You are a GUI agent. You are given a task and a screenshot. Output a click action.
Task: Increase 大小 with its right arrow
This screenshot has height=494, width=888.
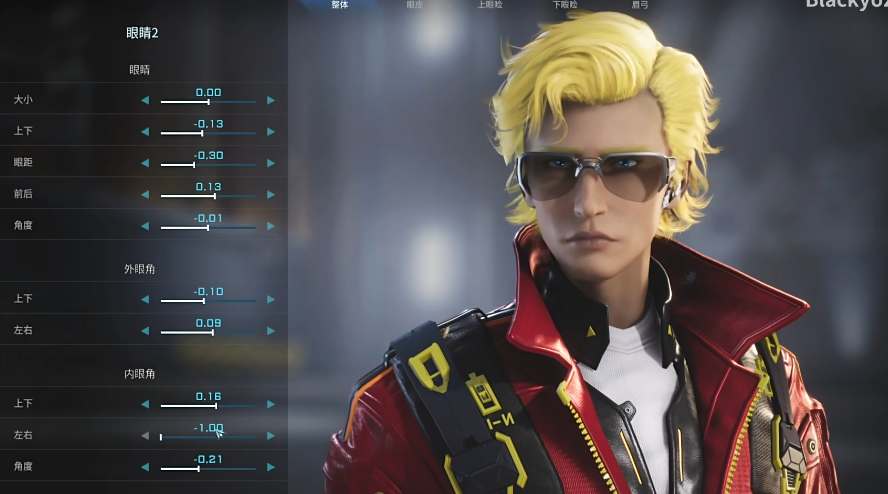(x=271, y=101)
